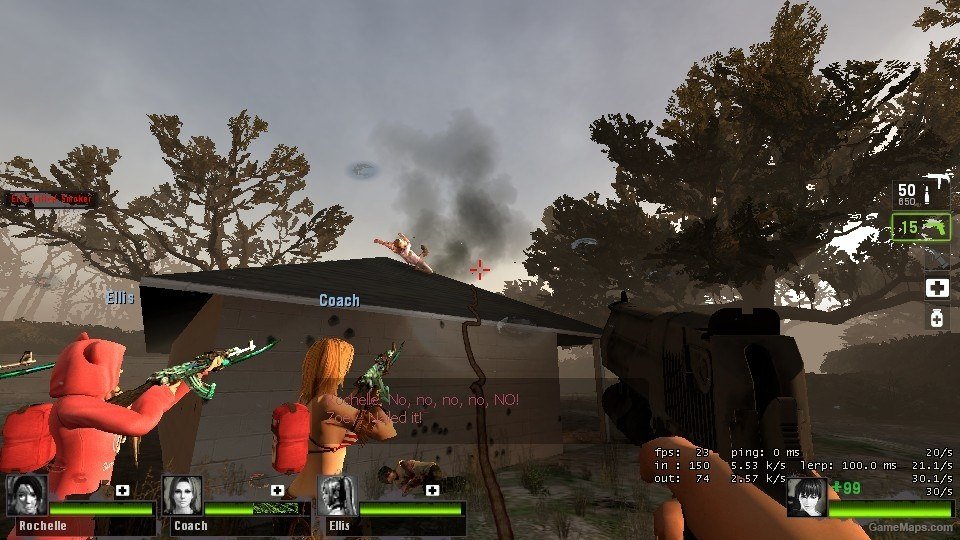Click your own survivor portrait

tap(806, 496)
